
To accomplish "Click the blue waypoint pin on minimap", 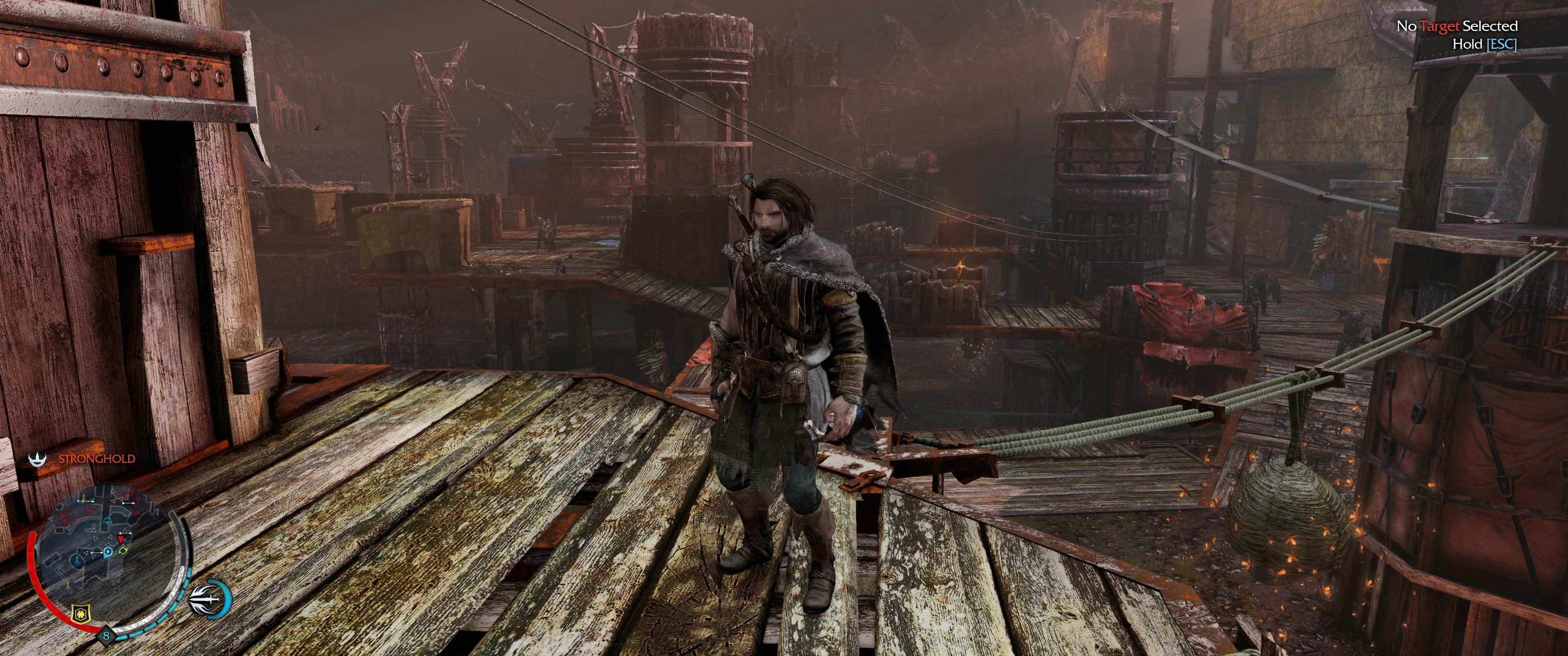I will pyautogui.click(x=108, y=552).
